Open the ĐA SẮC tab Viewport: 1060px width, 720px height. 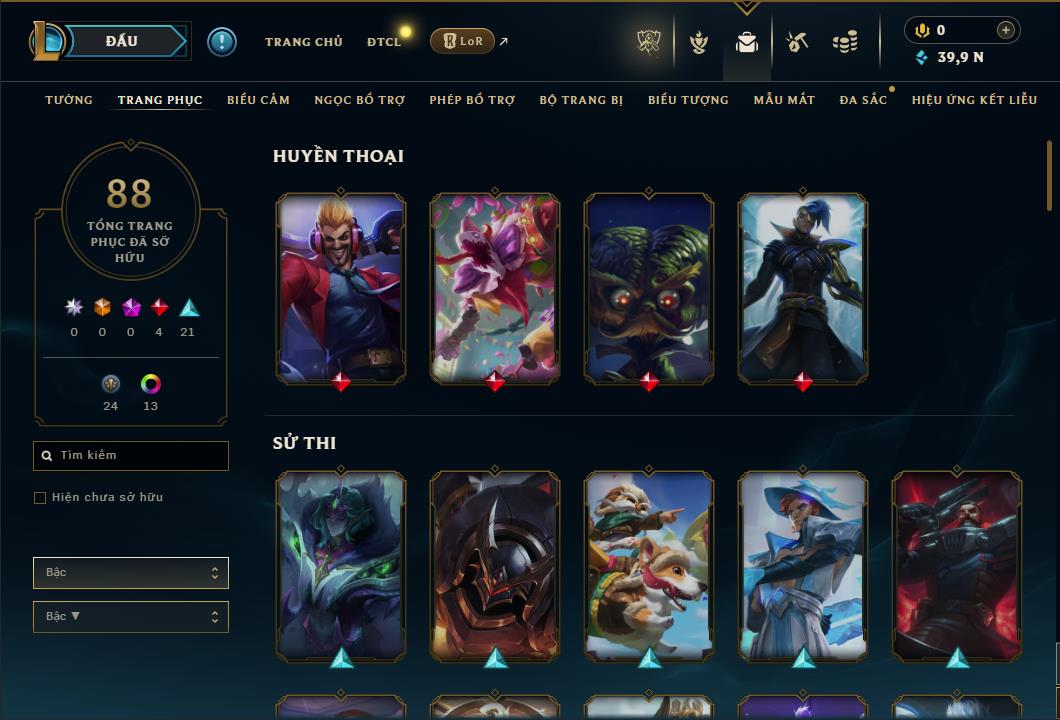point(863,100)
